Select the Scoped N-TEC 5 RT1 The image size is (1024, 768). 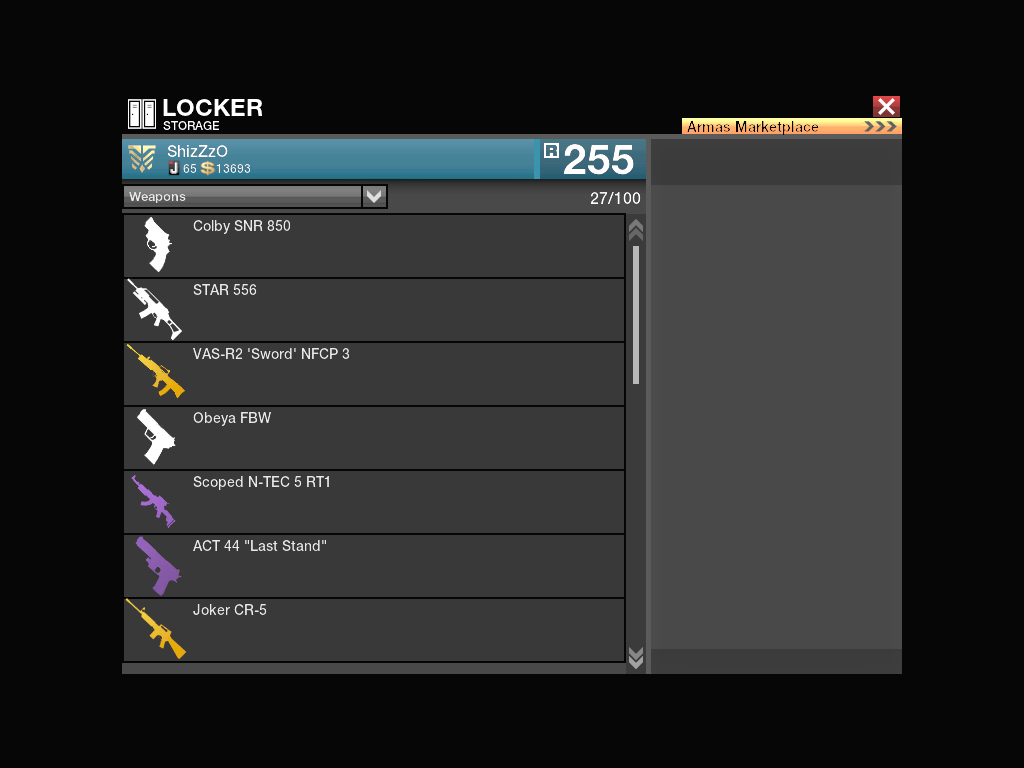click(x=374, y=502)
